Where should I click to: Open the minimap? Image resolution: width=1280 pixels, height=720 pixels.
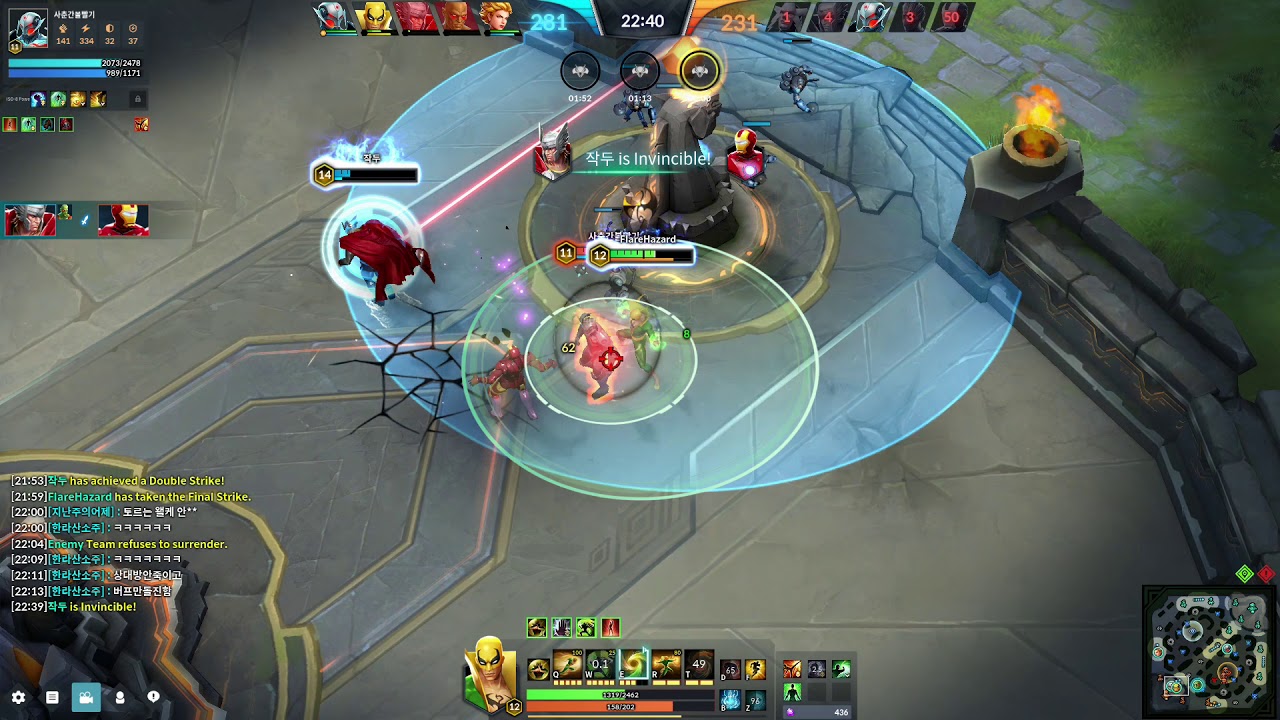click(1208, 651)
